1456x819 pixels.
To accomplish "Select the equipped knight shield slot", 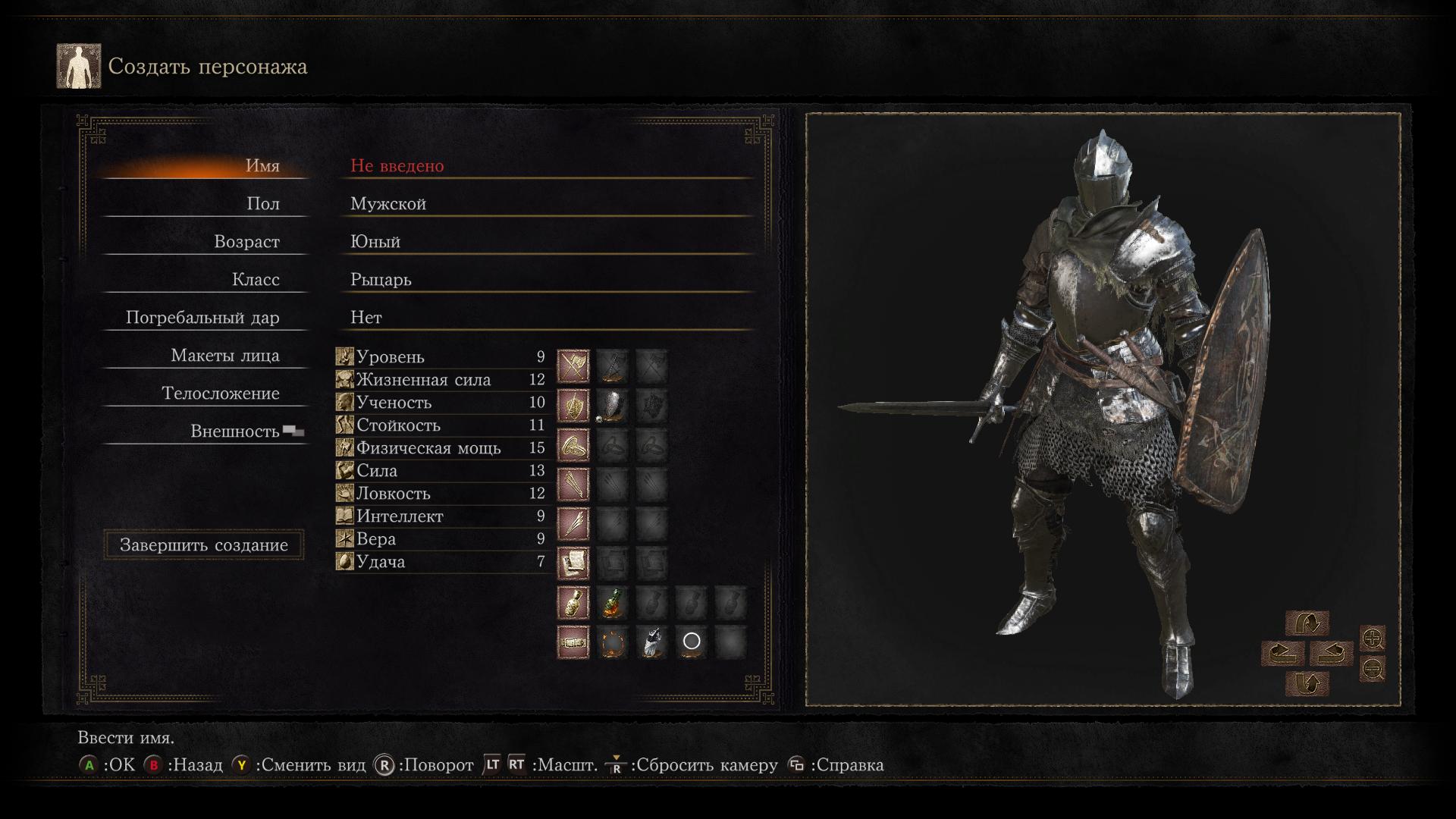I will click(612, 406).
